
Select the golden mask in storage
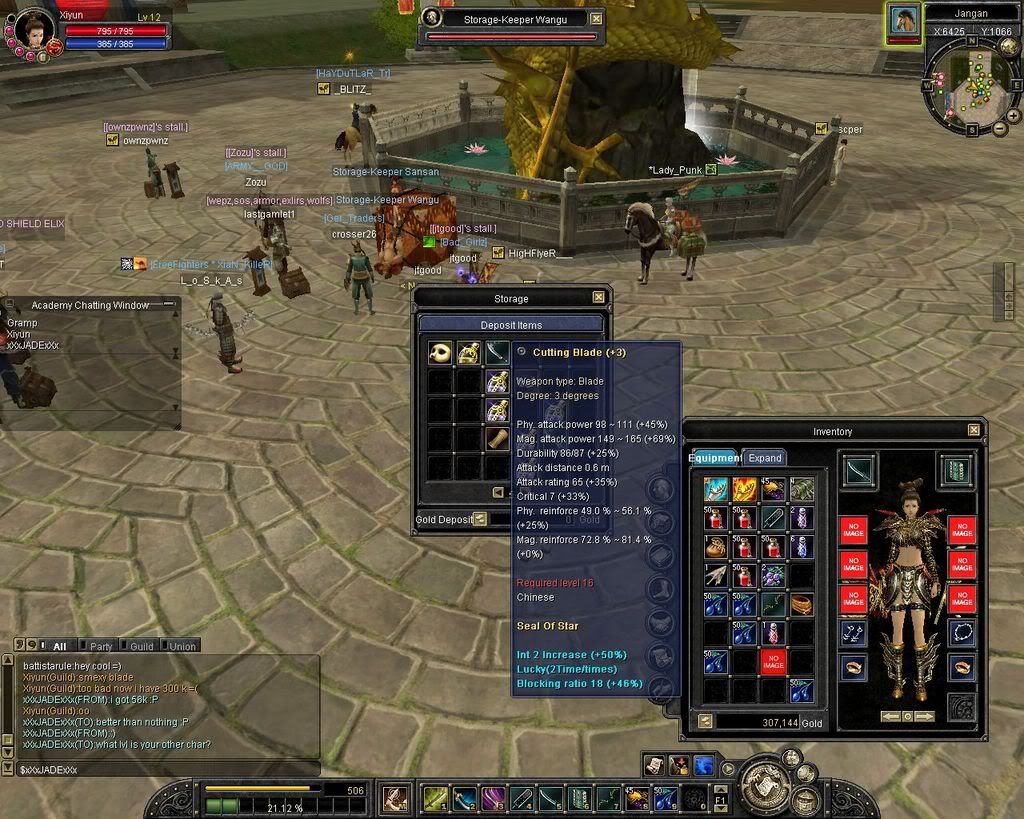click(x=440, y=353)
